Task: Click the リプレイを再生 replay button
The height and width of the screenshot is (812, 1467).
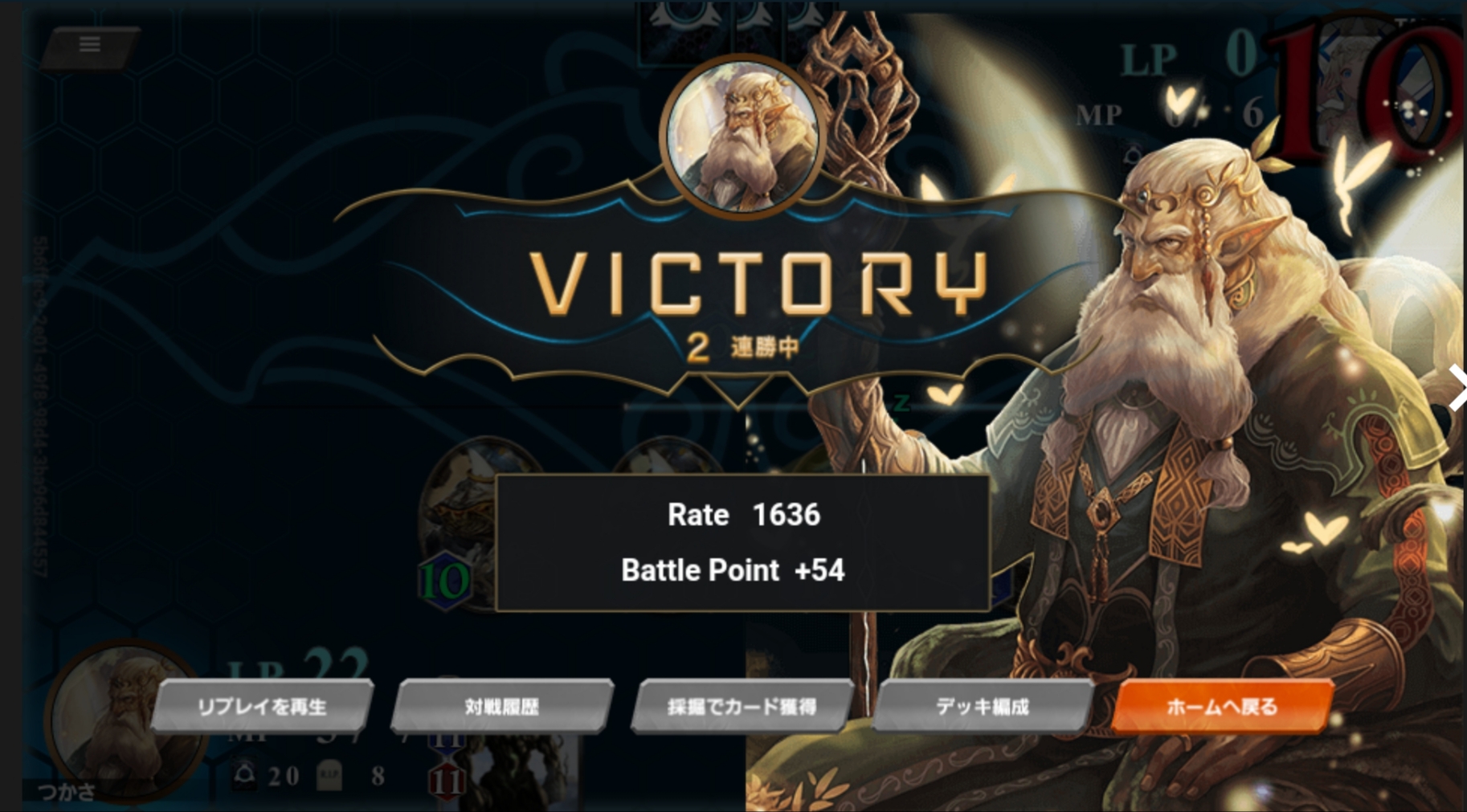Action: [262, 707]
